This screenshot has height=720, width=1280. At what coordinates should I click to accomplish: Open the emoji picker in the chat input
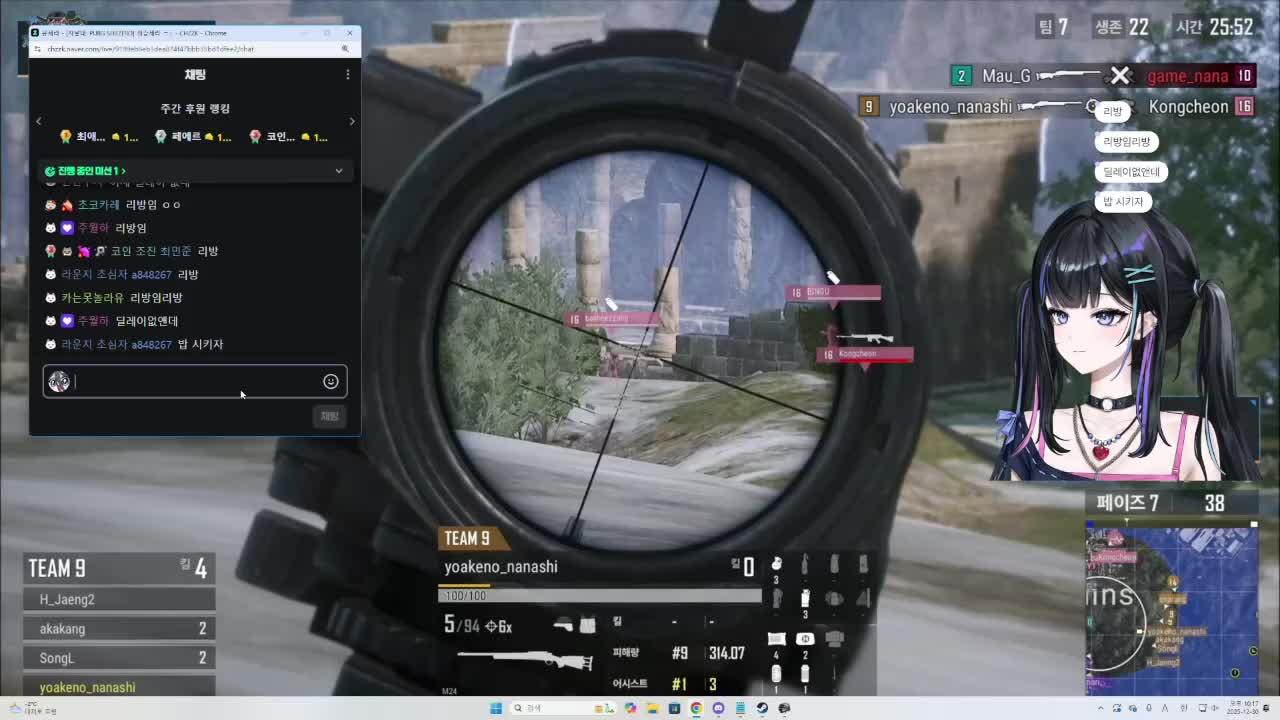pyautogui.click(x=330, y=381)
